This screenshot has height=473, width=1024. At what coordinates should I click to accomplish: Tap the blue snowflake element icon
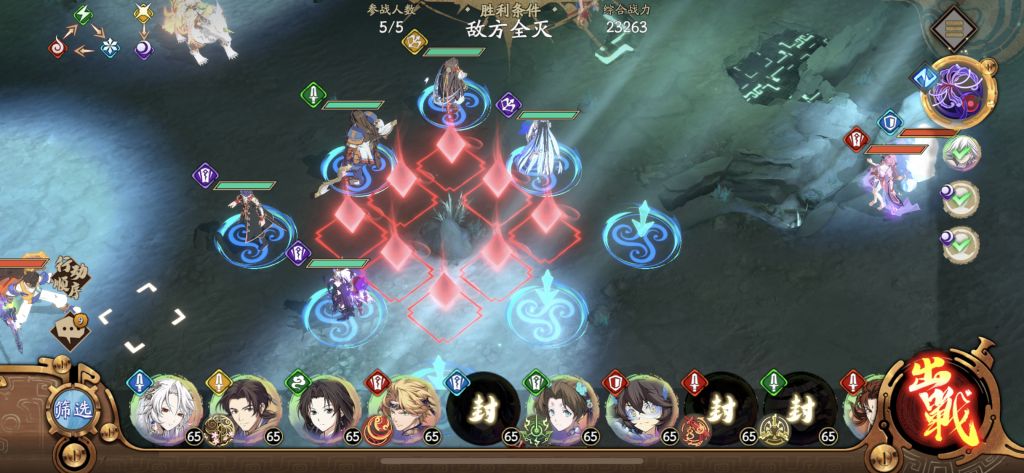[109, 47]
